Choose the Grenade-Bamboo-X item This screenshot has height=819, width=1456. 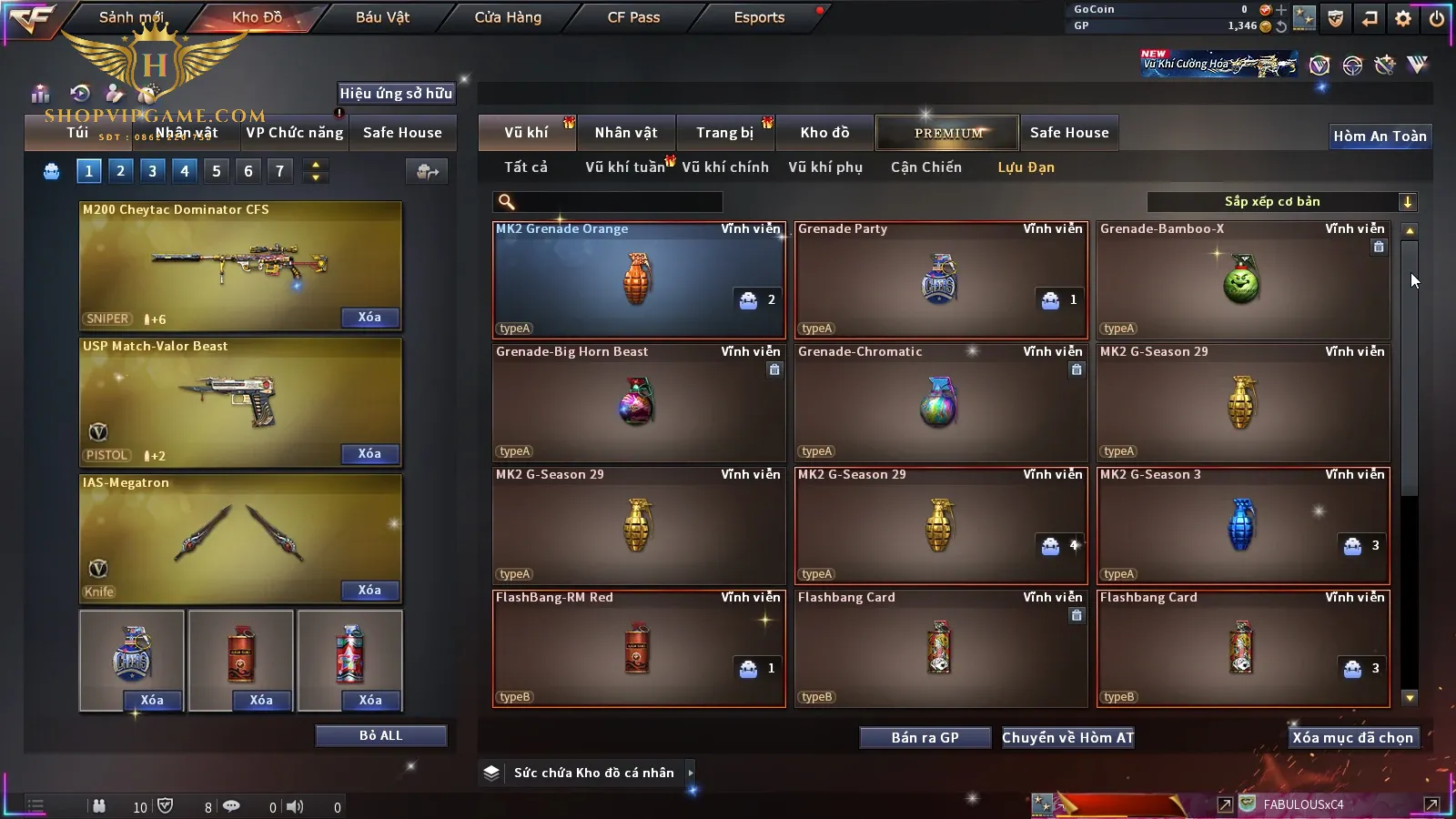tap(1242, 280)
